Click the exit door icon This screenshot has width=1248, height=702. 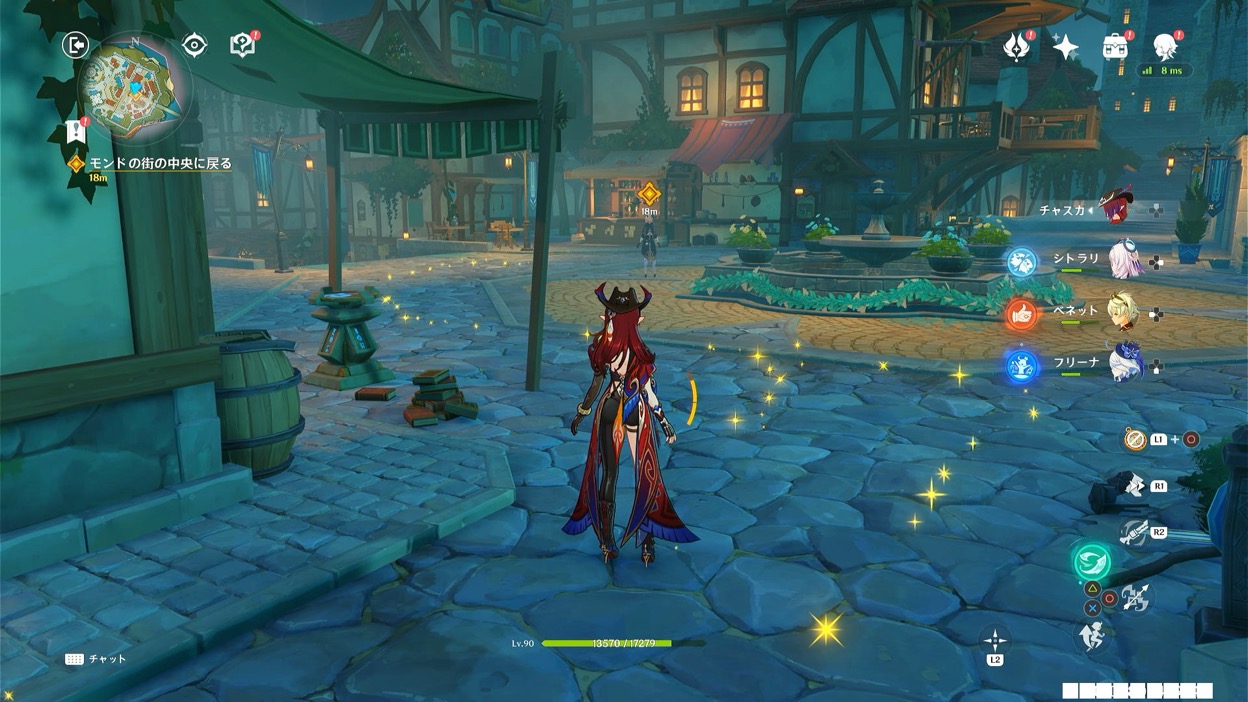coord(75,44)
